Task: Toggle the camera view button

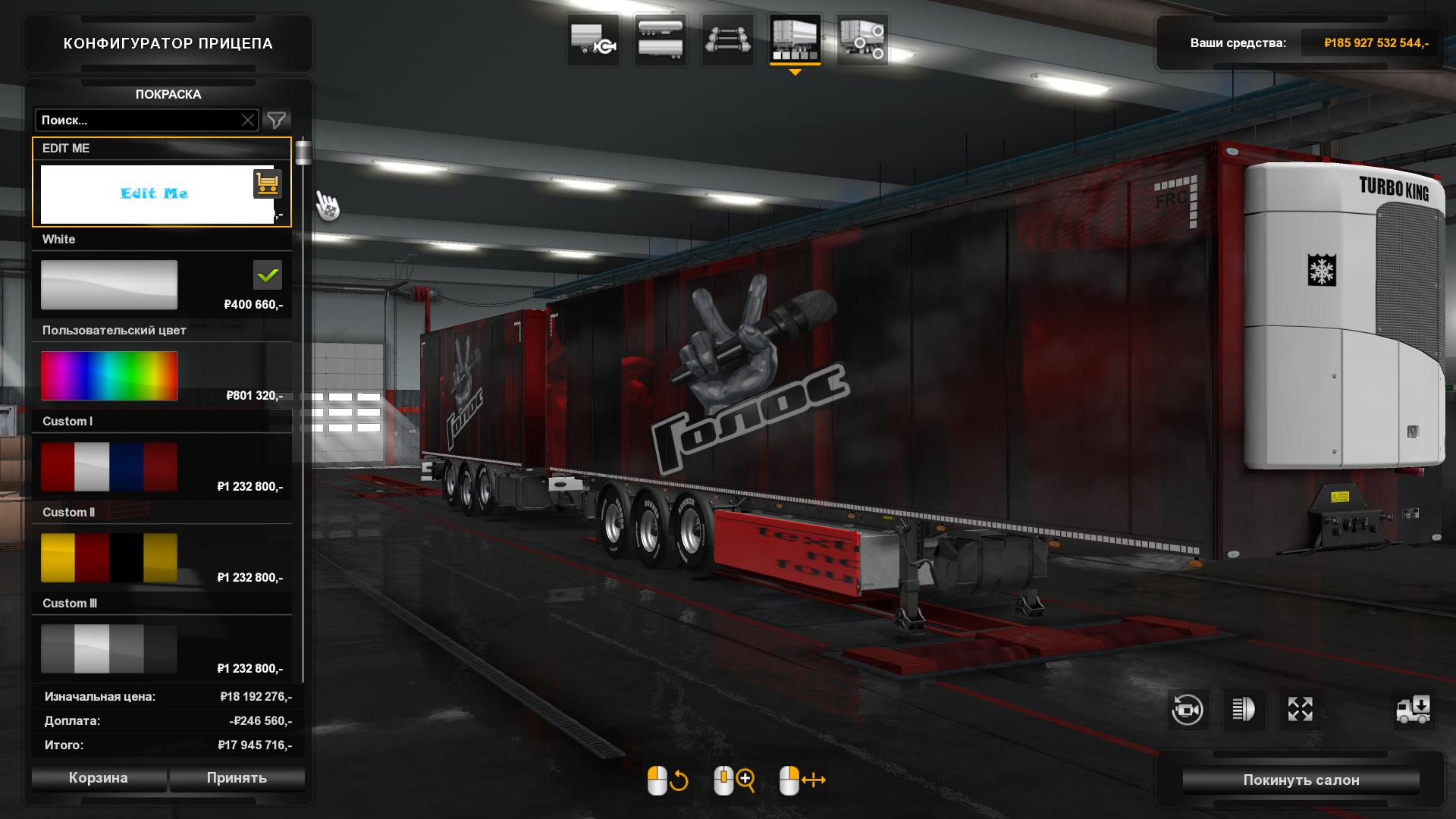Action: pos(1187,711)
